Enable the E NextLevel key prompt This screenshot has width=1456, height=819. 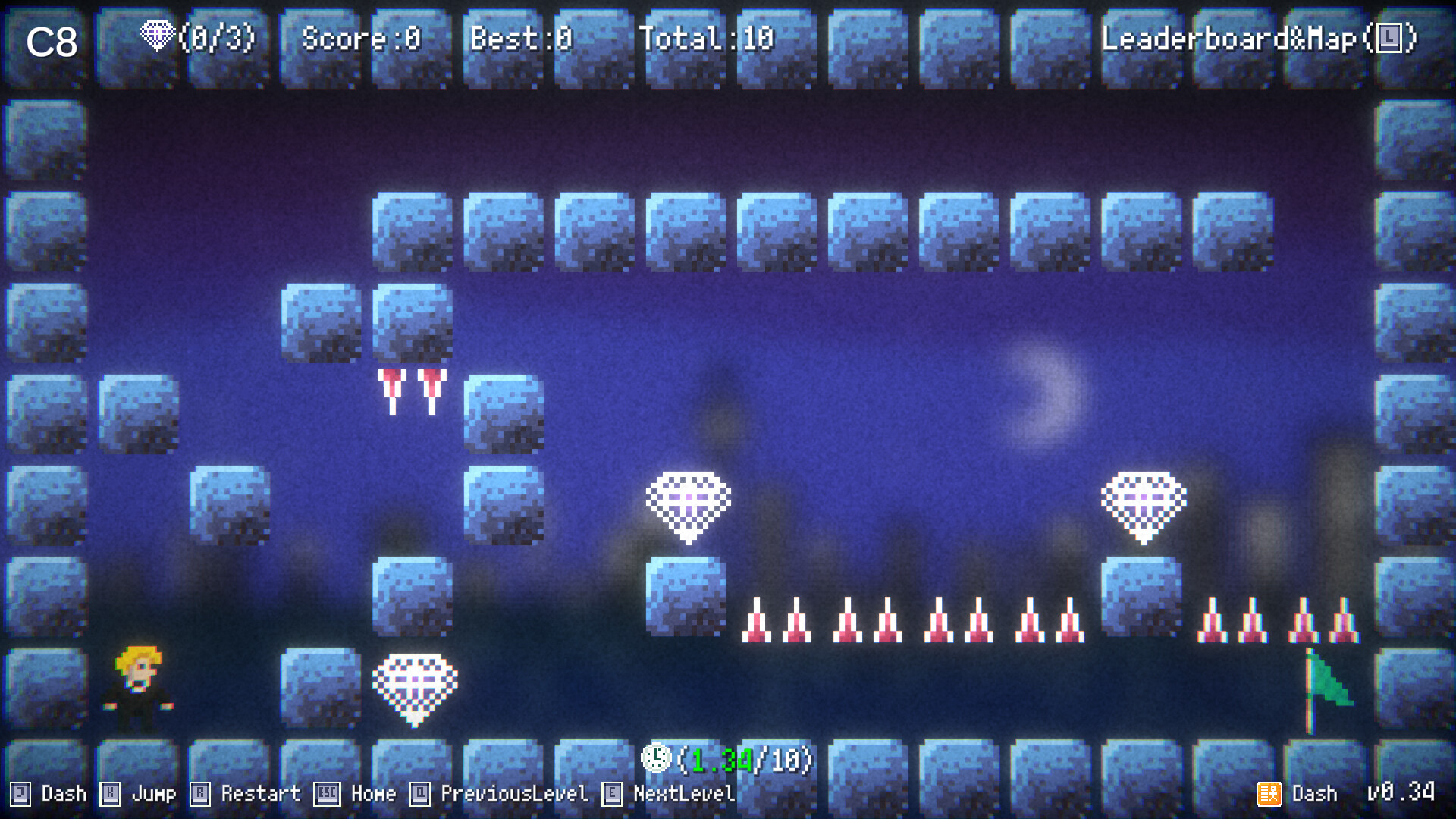pyautogui.click(x=667, y=794)
